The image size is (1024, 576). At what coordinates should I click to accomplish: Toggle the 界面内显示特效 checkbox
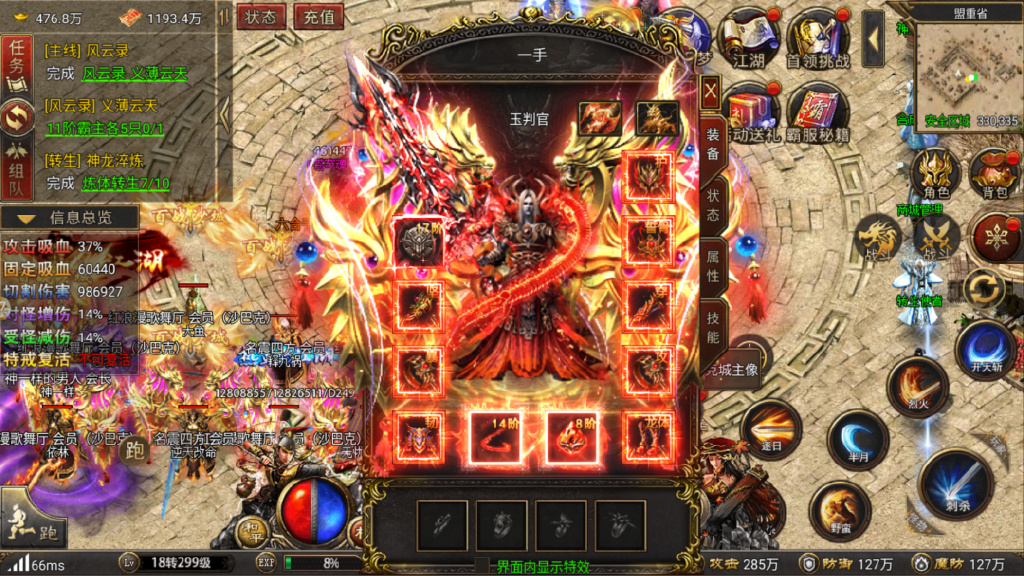tap(482, 566)
